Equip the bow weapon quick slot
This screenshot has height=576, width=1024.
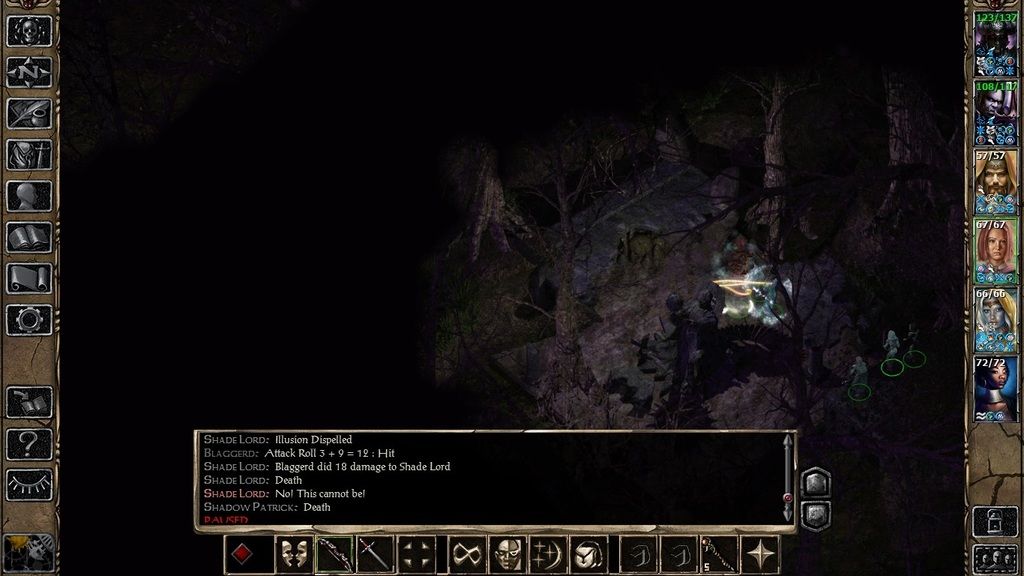click(335, 554)
